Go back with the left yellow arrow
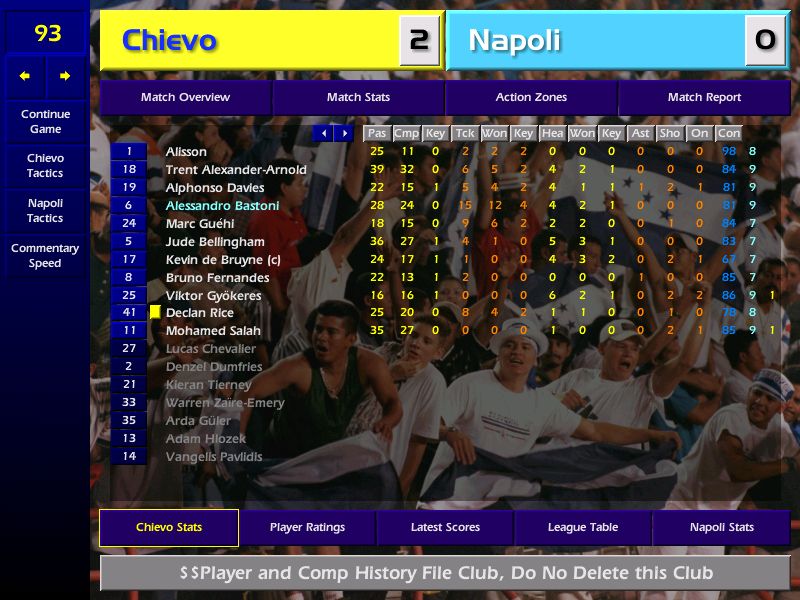 (25, 76)
